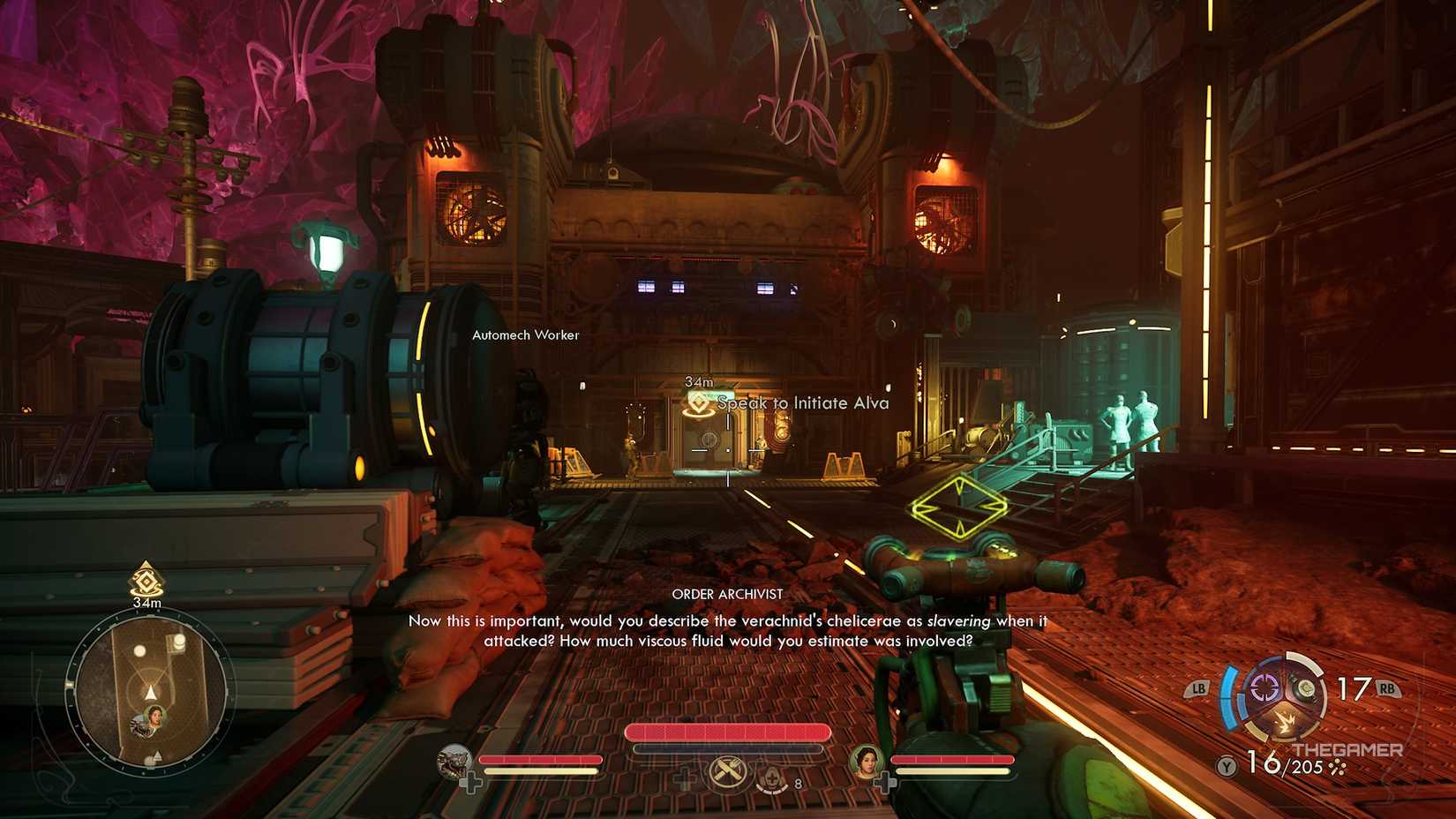Click the ammo magazine icon in the weapon wheel

[1307, 688]
